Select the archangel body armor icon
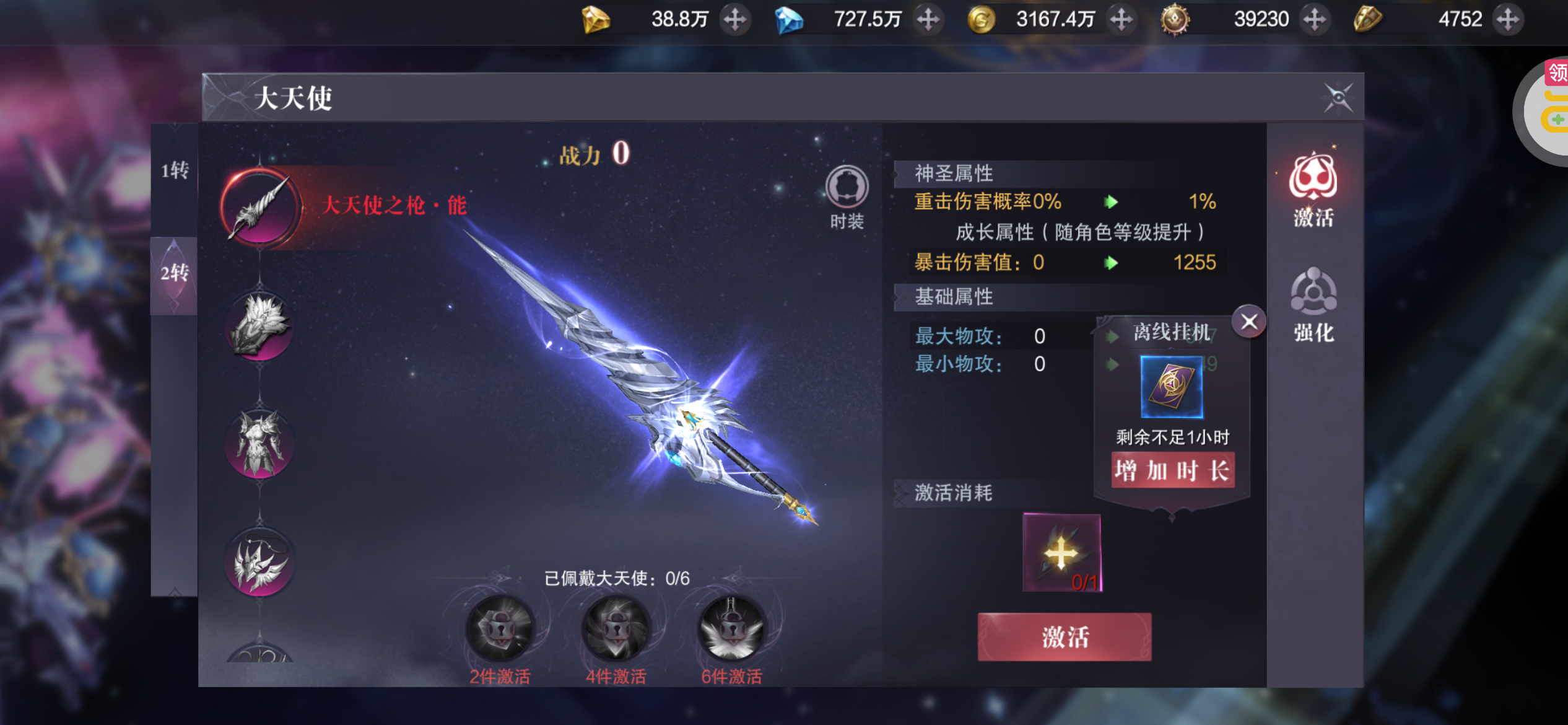 click(x=260, y=444)
